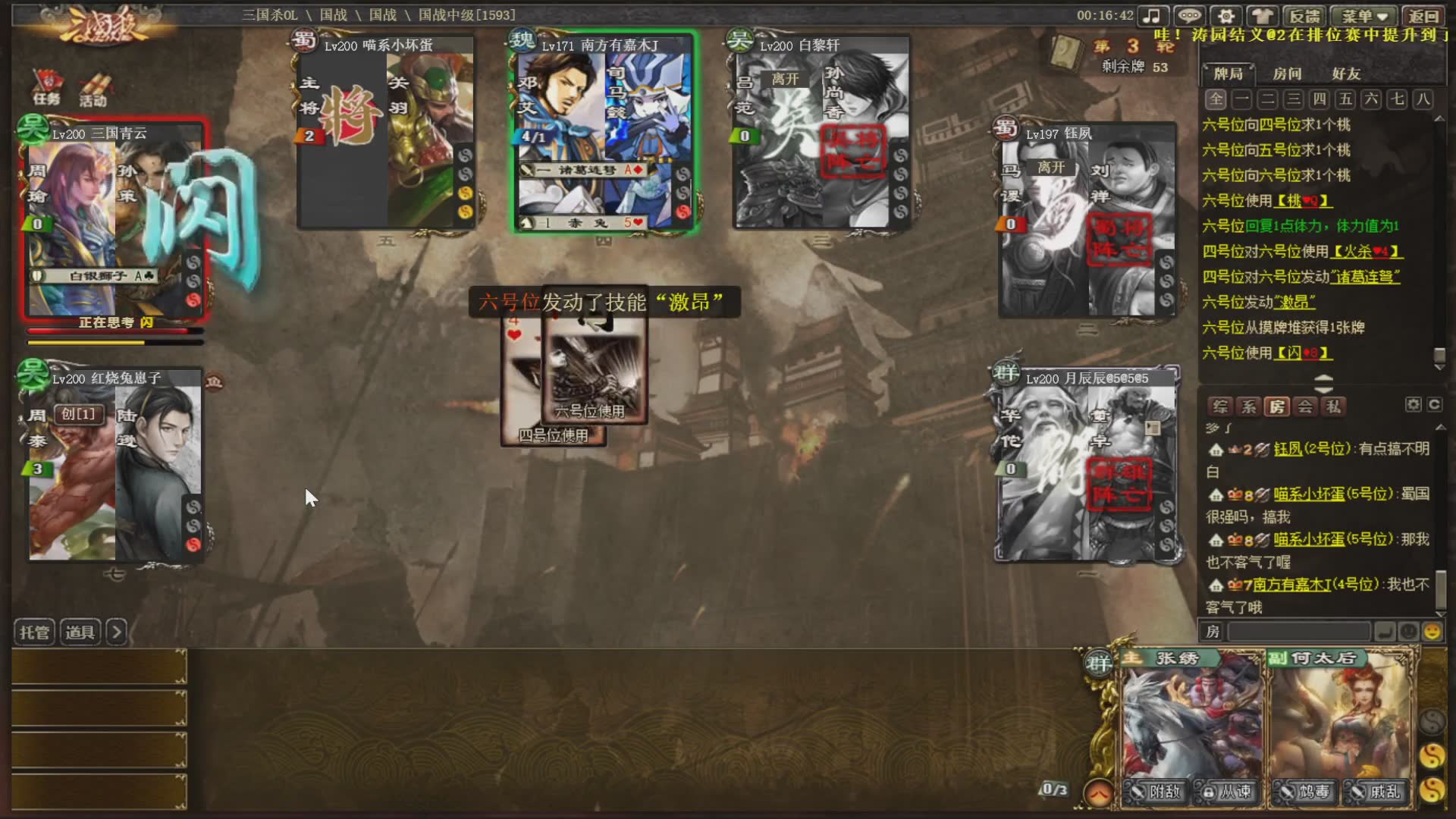The image size is (1456, 819).
Task: Click the 反馈 feedback button
Action: (x=1304, y=16)
